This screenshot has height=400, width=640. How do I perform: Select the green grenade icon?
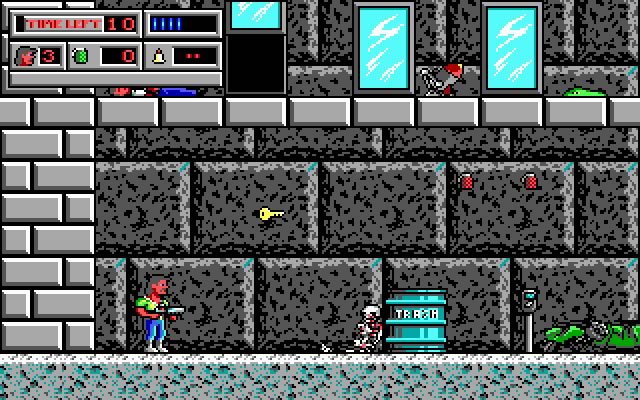pyautogui.click(x=80, y=55)
